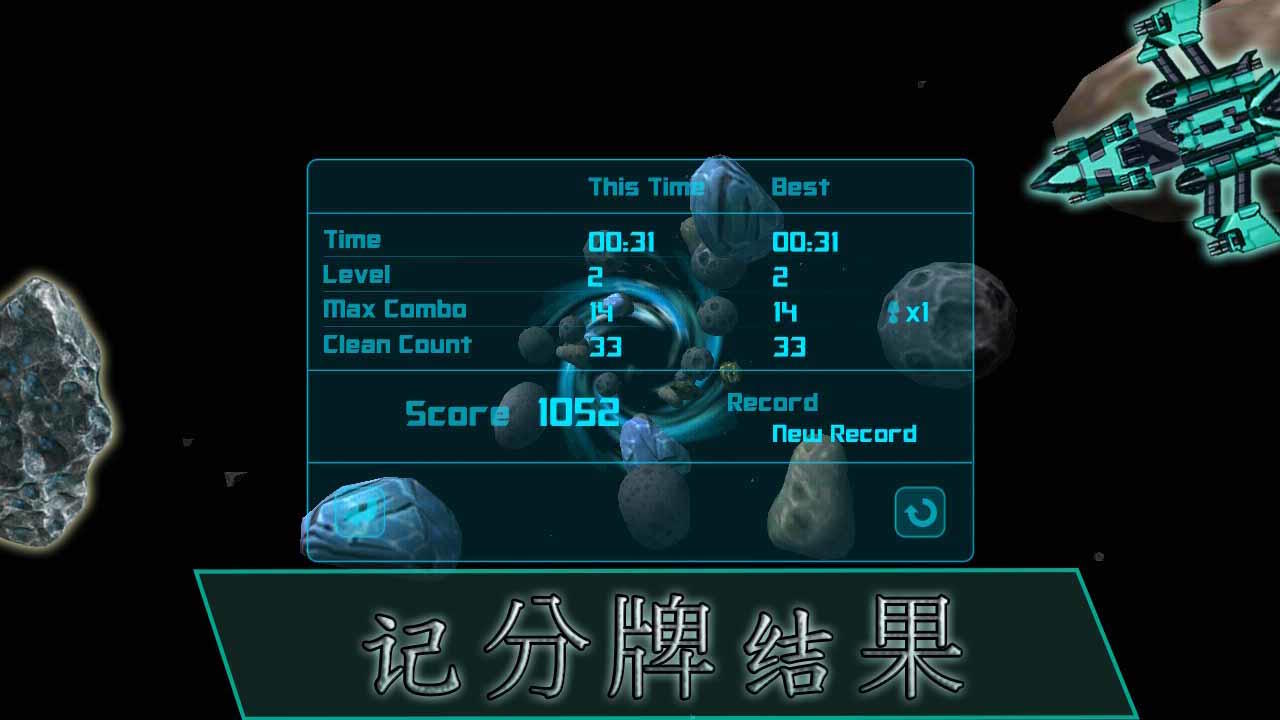Switch to the Best column header

(802, 187)
